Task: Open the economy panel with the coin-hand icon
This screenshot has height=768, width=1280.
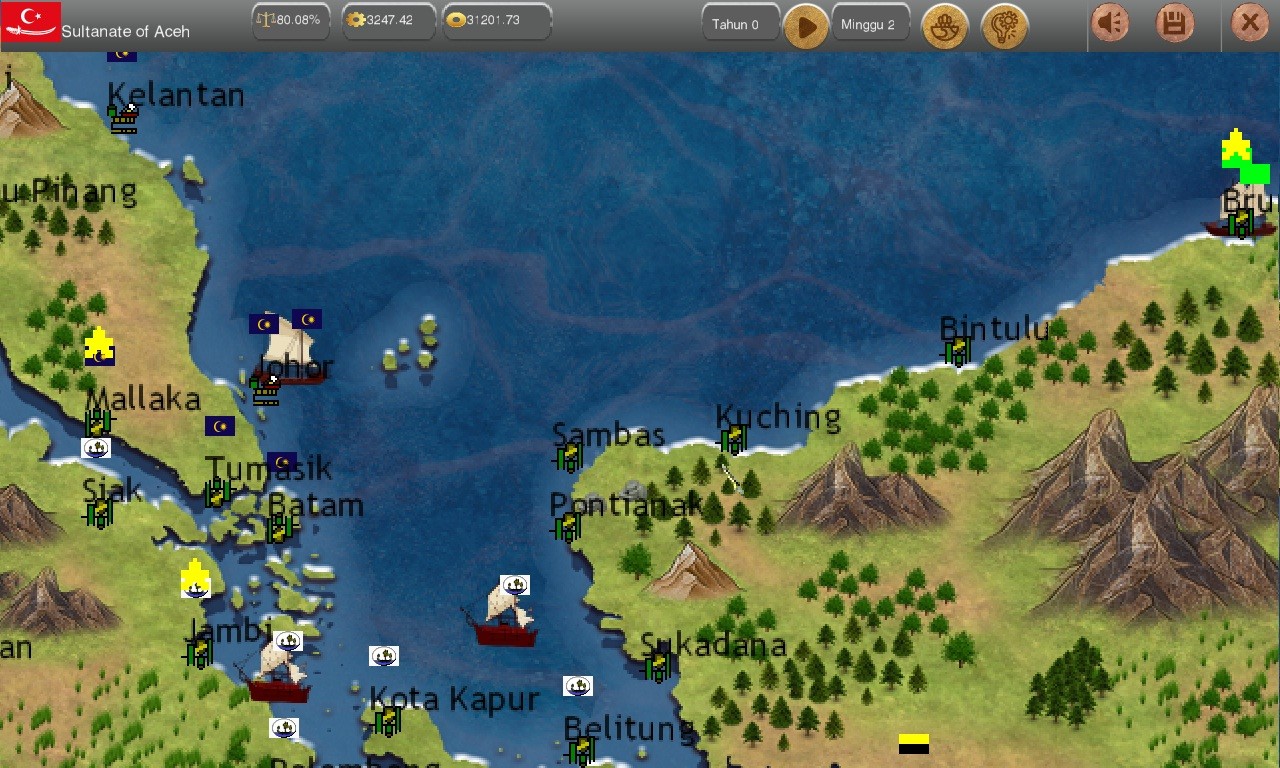Action: click(x=945, y=27)
